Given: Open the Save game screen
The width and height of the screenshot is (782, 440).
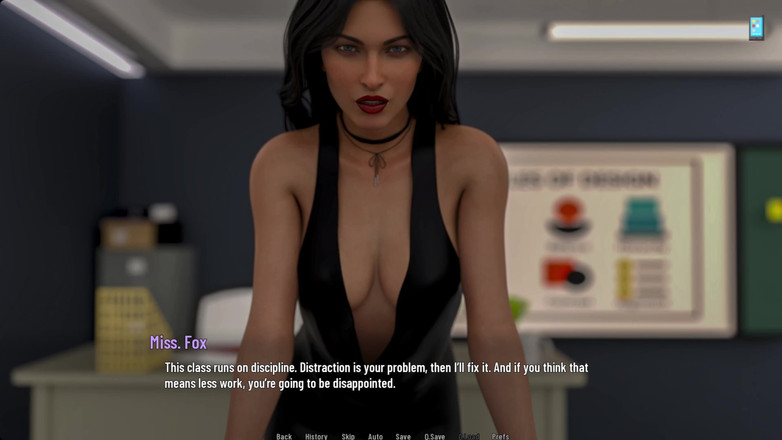Looking at the screenshot, I should click(403, 436).
